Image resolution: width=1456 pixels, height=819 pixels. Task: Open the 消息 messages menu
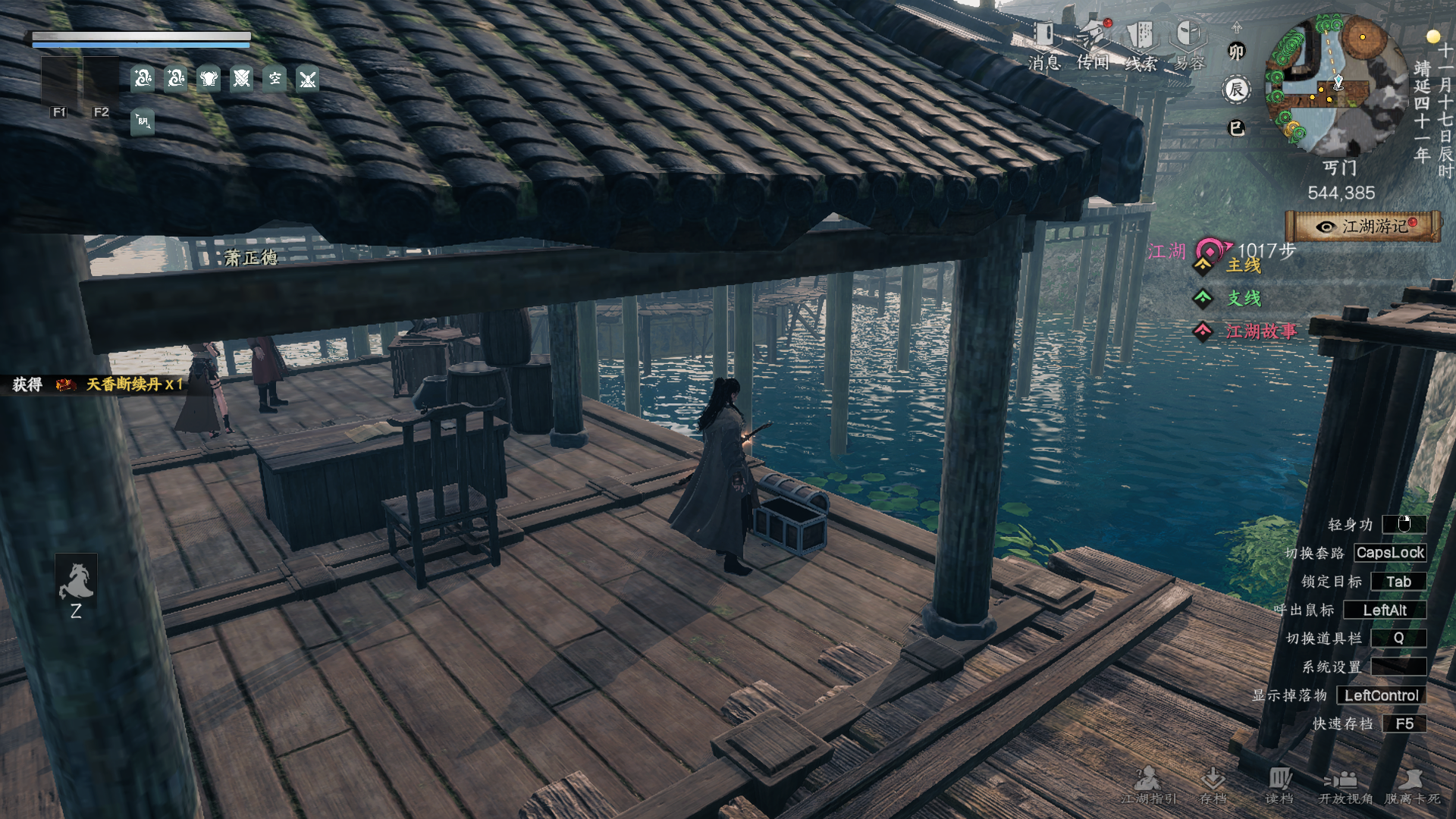[x=1045, y=34]
